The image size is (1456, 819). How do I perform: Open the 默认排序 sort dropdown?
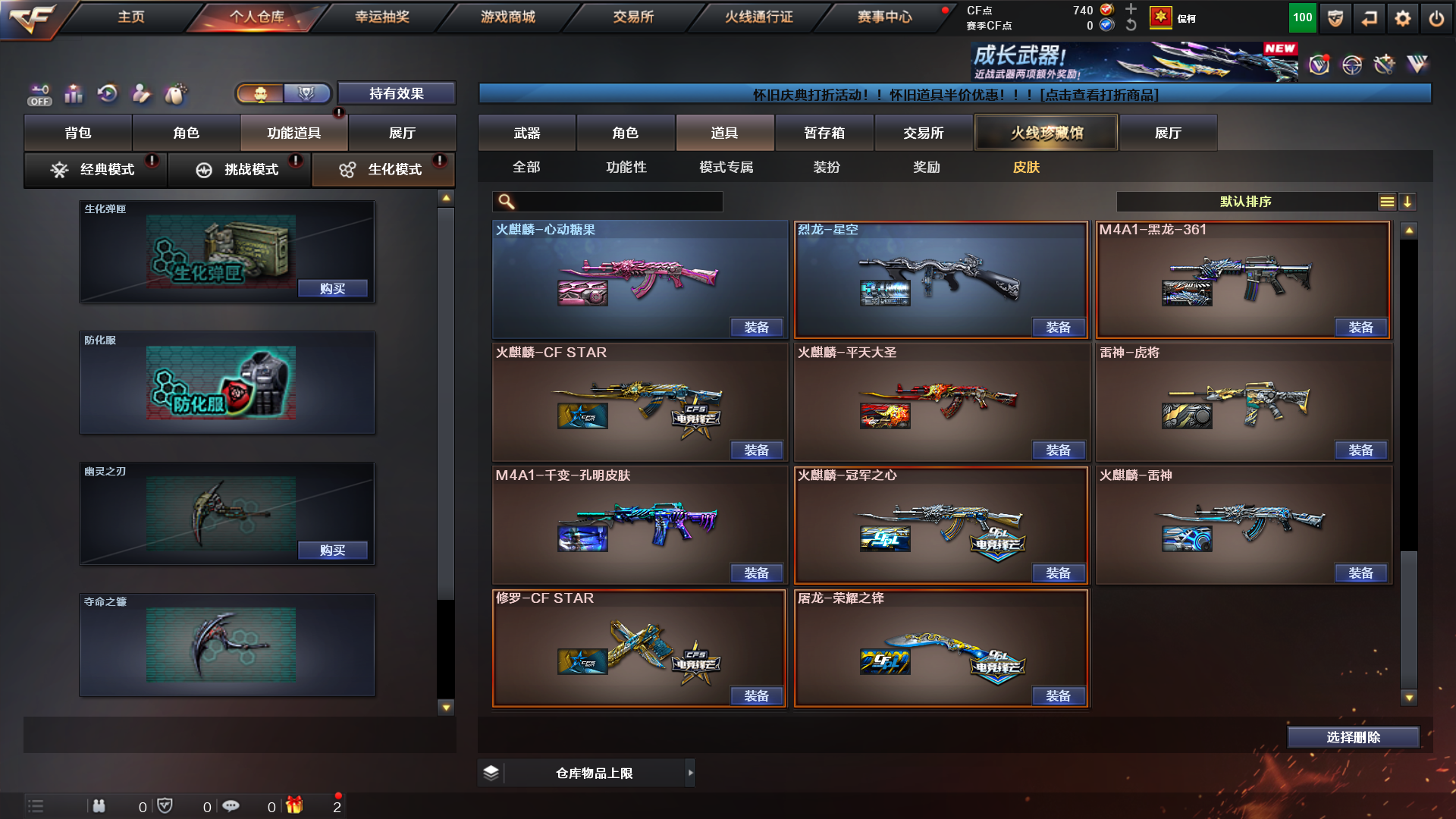1245,202
